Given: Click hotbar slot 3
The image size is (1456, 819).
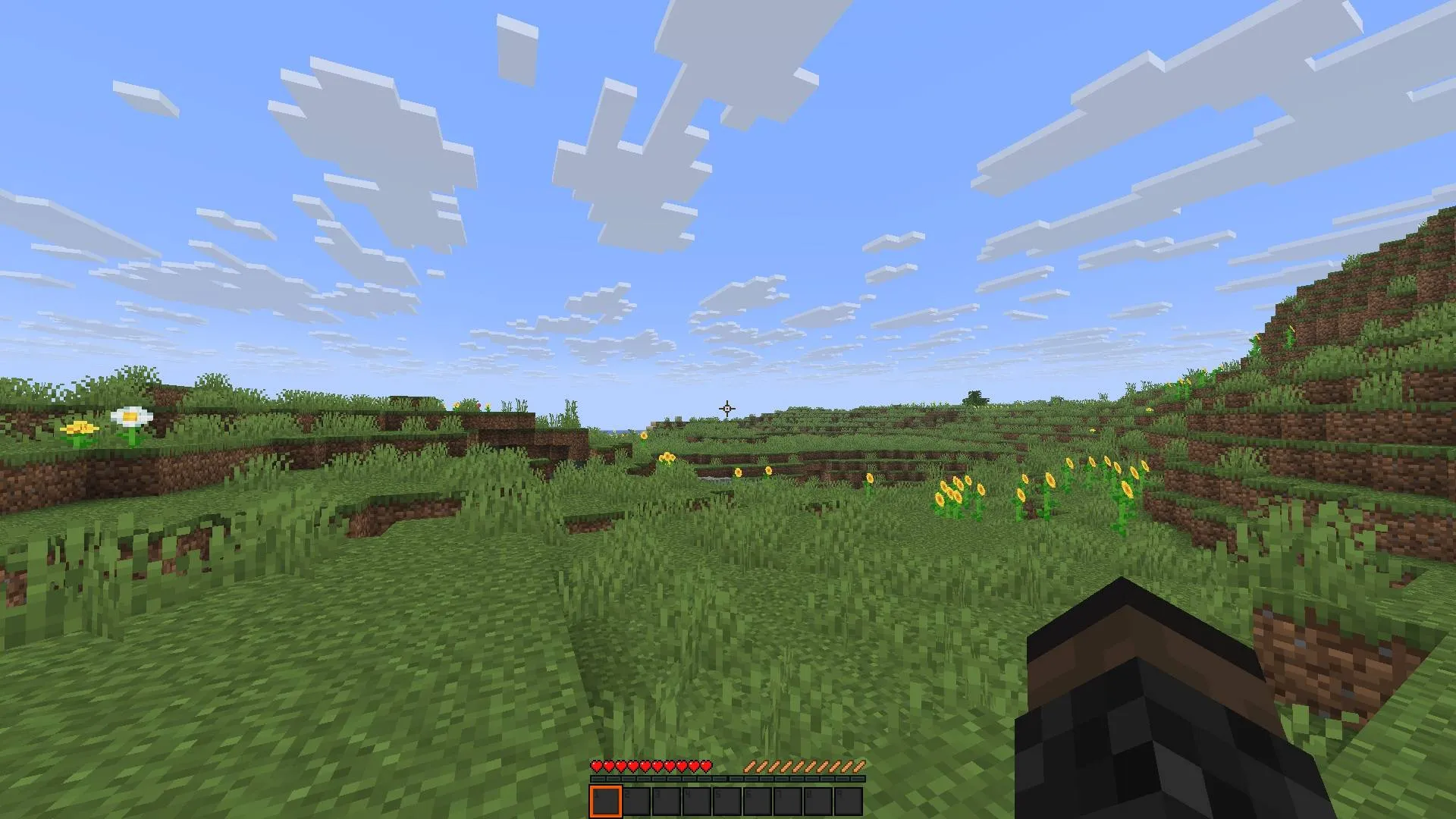Looking at the screenshot, I should pos(667,800).
